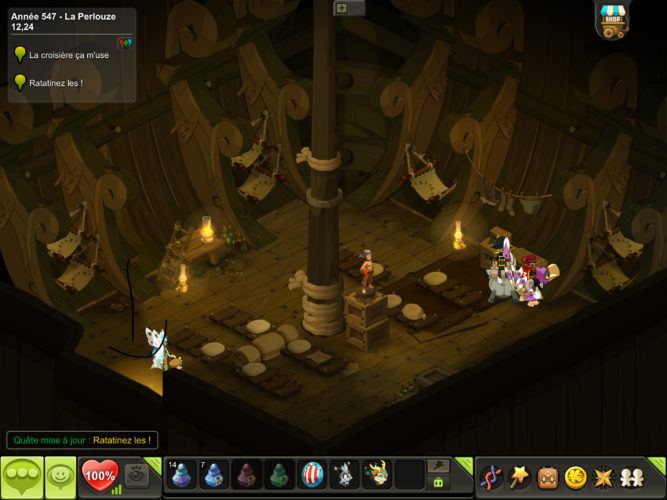Use the blue potion with 7 count
Screen dimensions: 667x500
[214, 474]
